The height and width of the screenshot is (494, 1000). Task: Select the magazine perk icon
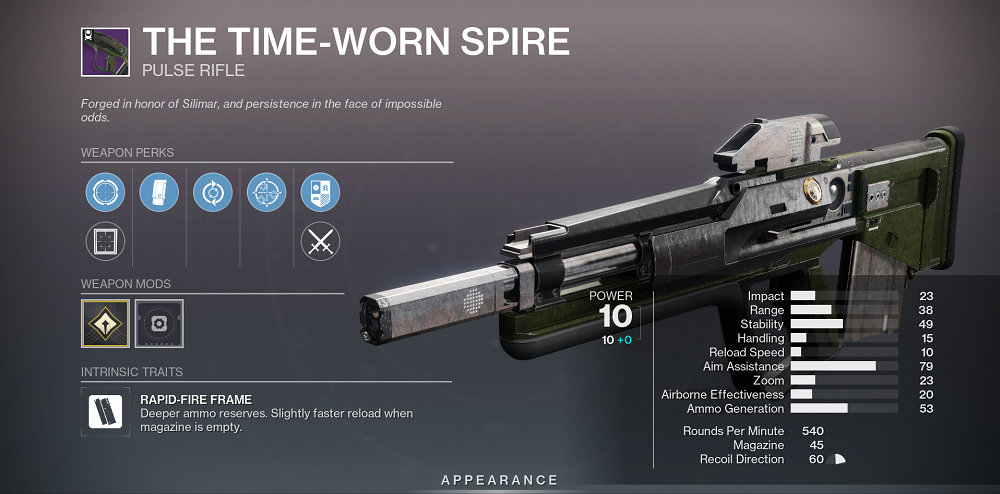click(x=158, y=192)
